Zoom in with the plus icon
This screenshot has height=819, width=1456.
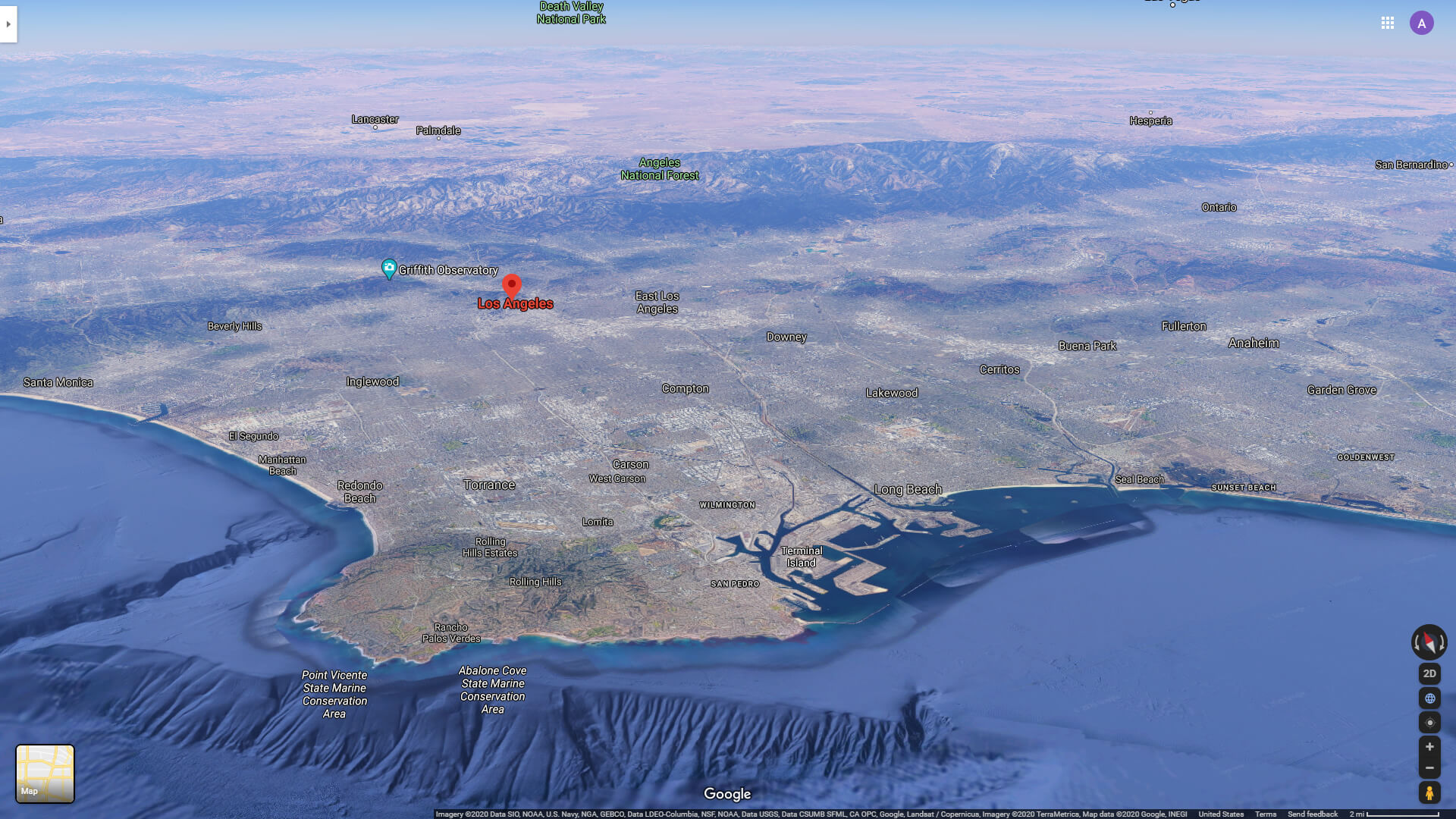(1429, 746)
